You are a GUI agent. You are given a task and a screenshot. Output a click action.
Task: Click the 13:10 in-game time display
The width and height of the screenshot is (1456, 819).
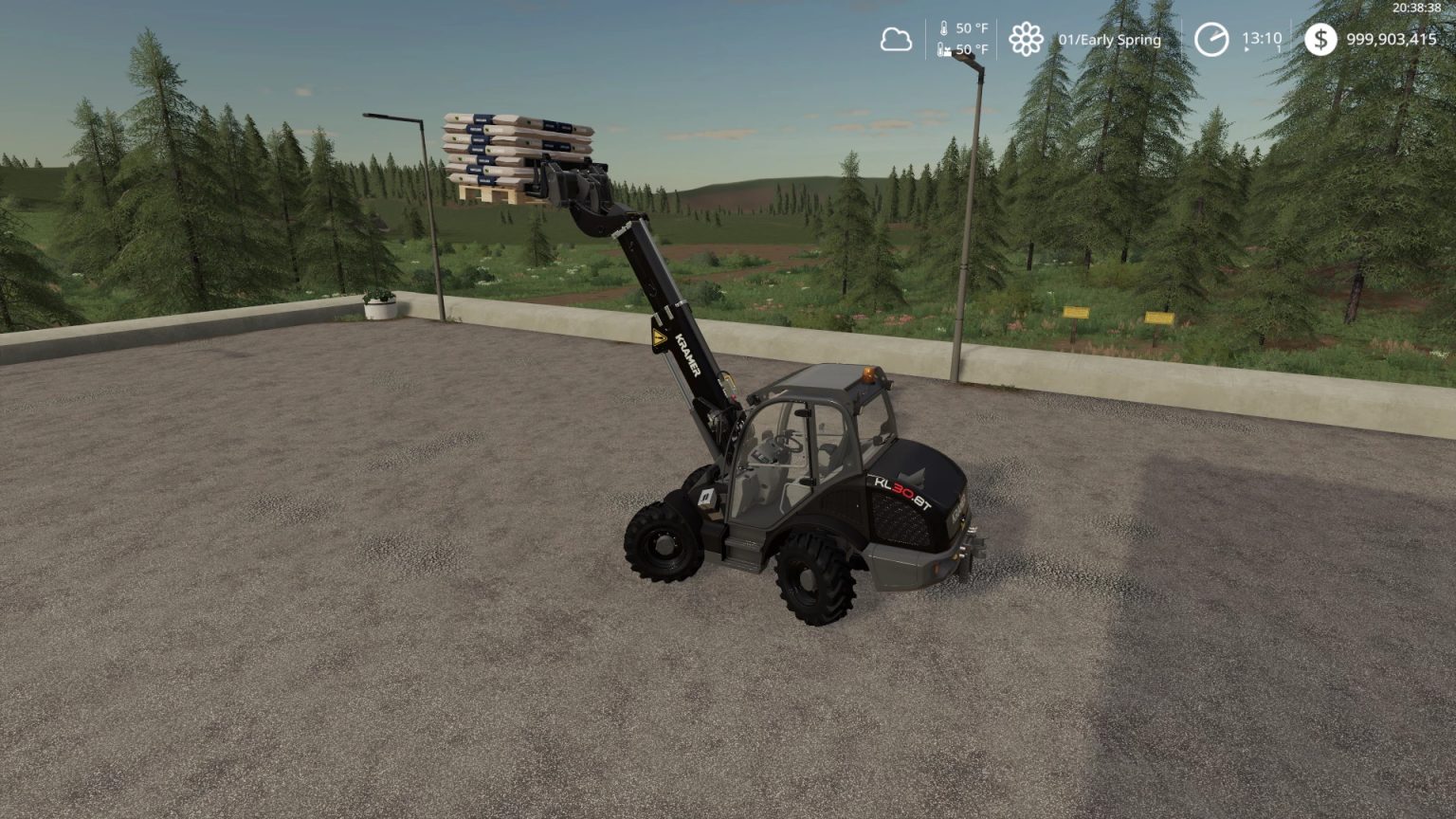point(1262,38)
